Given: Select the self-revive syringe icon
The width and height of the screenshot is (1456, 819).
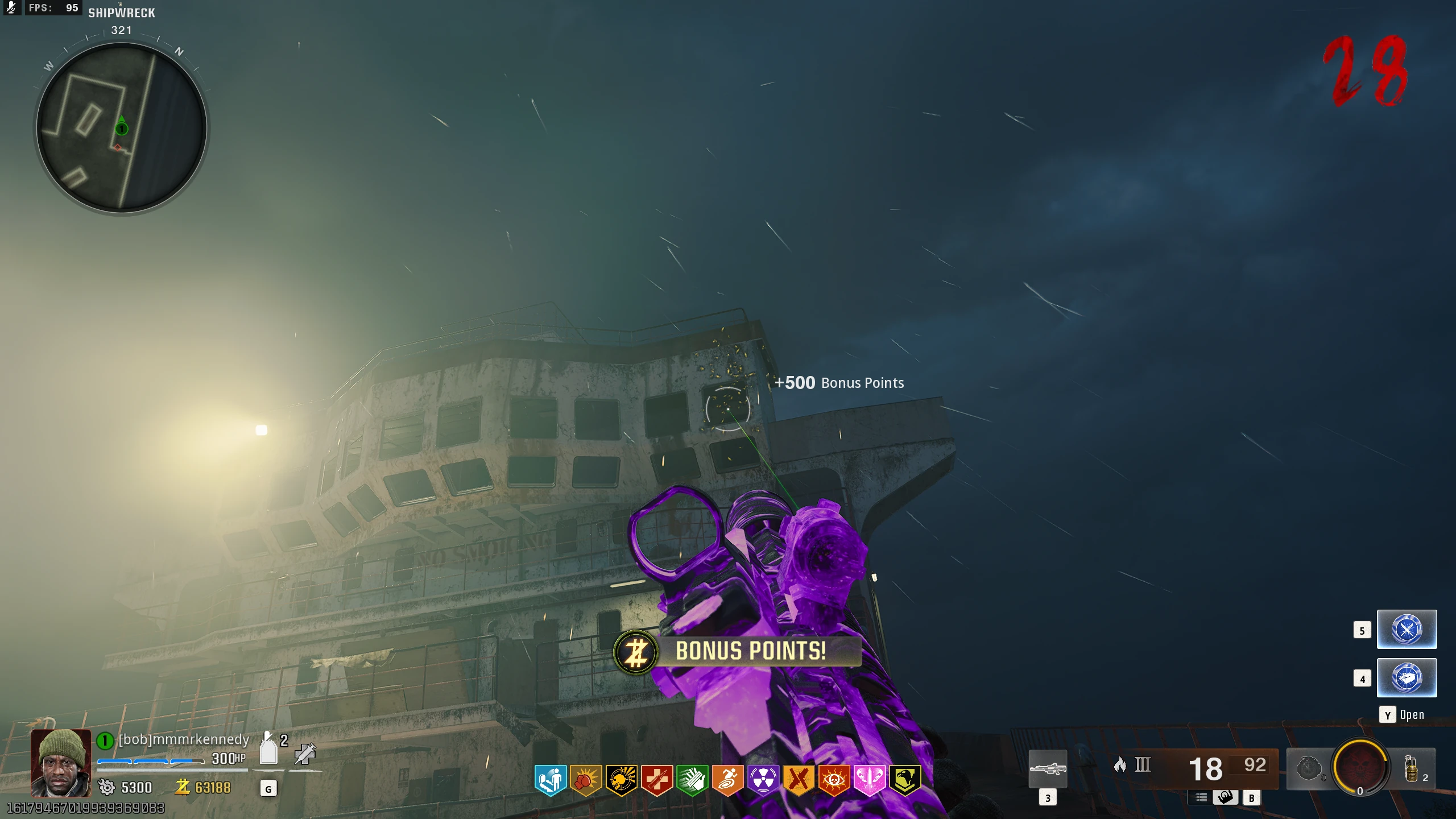Looking at the screenshot, I should click(x=305, y=754).
